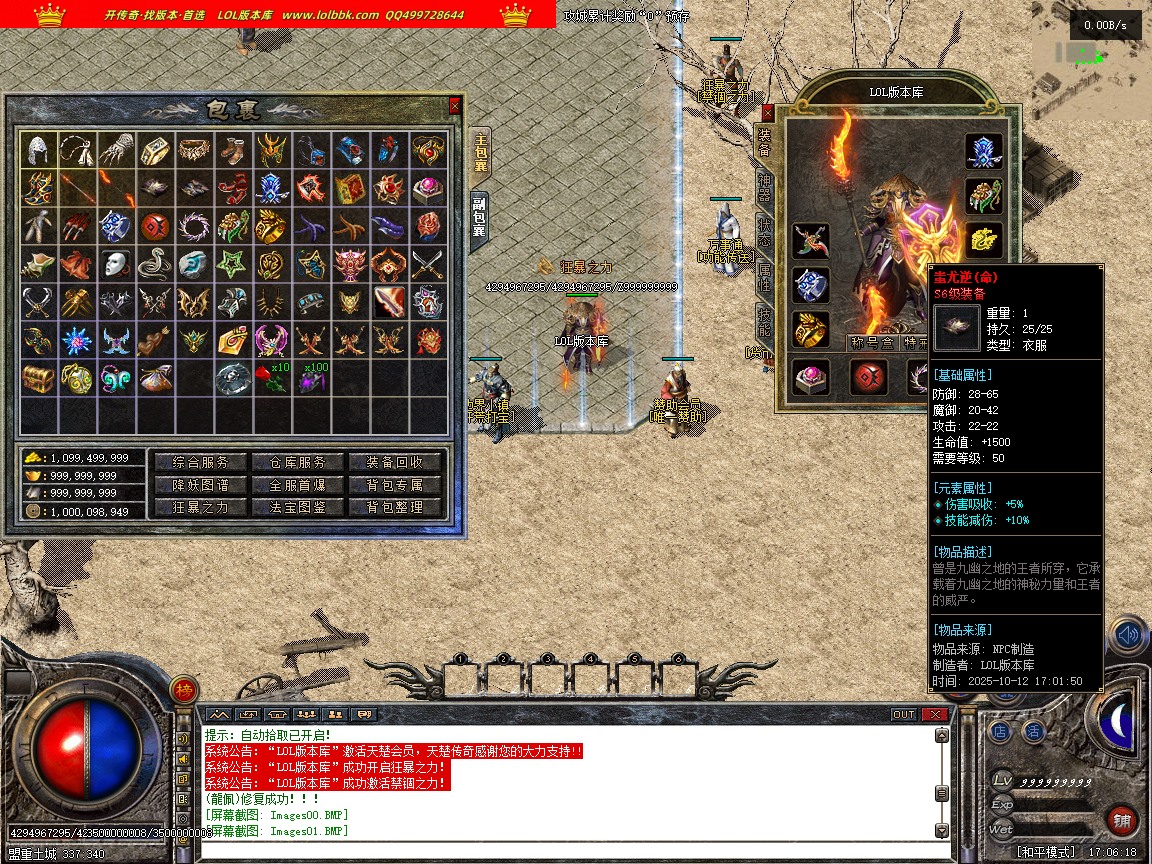Screen dimensions: 1152x864
Task: Select the silver helmet in the bag
Action: 39,150
